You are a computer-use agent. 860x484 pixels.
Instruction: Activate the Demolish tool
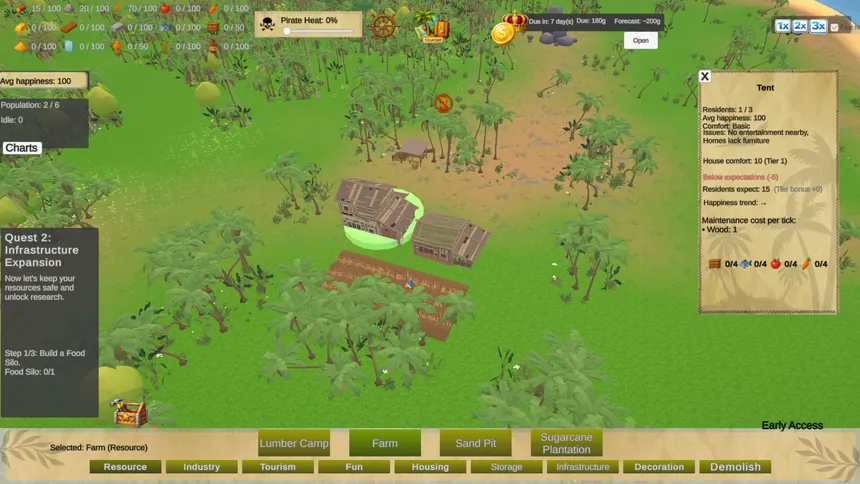735,467
